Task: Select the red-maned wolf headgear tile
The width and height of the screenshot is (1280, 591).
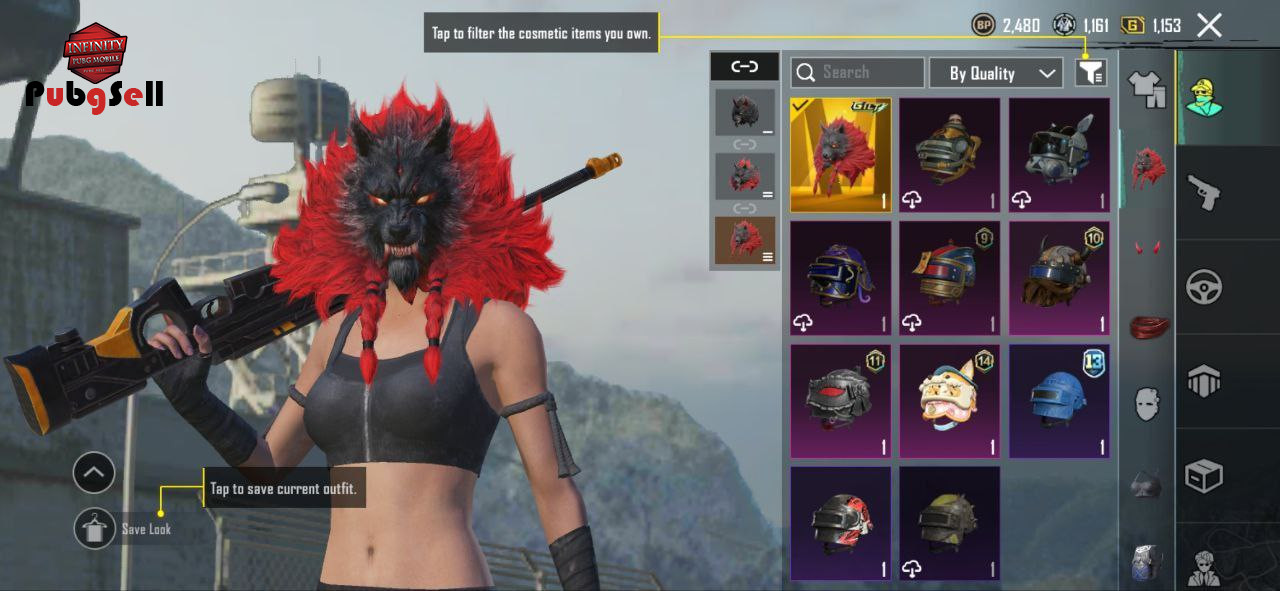Action: 840,155
